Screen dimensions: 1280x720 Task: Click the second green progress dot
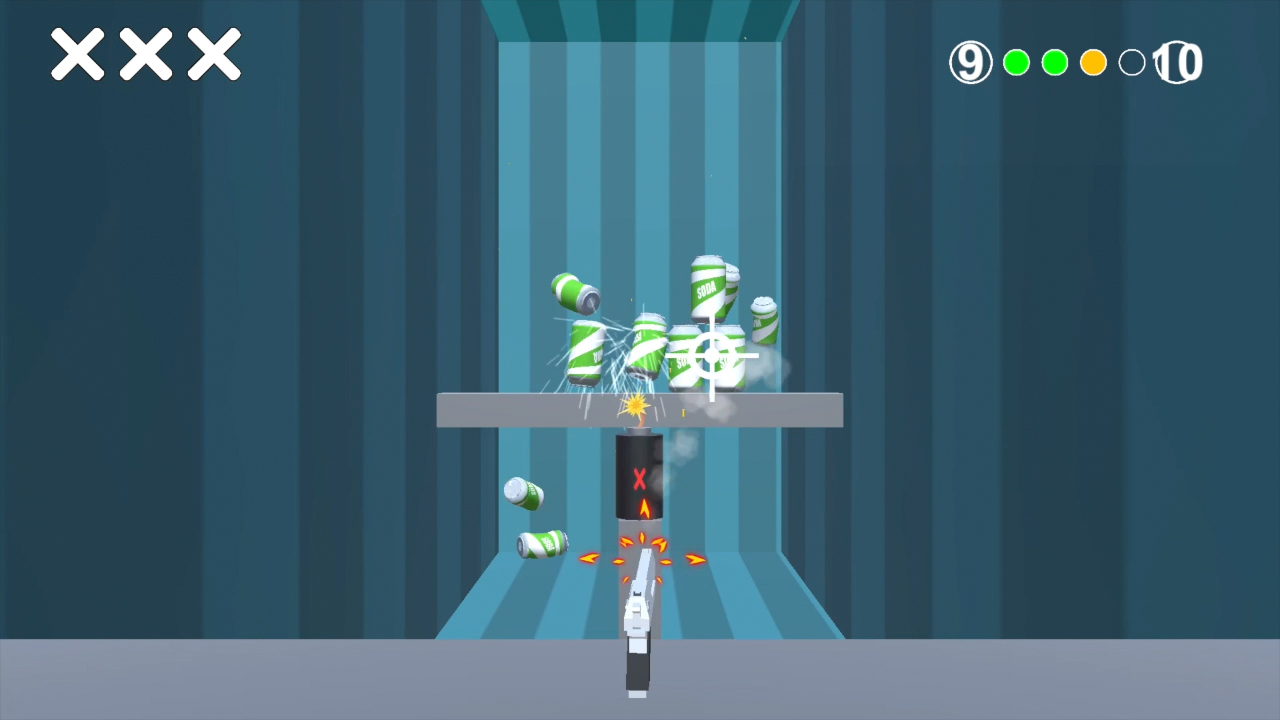(1054, 62)
